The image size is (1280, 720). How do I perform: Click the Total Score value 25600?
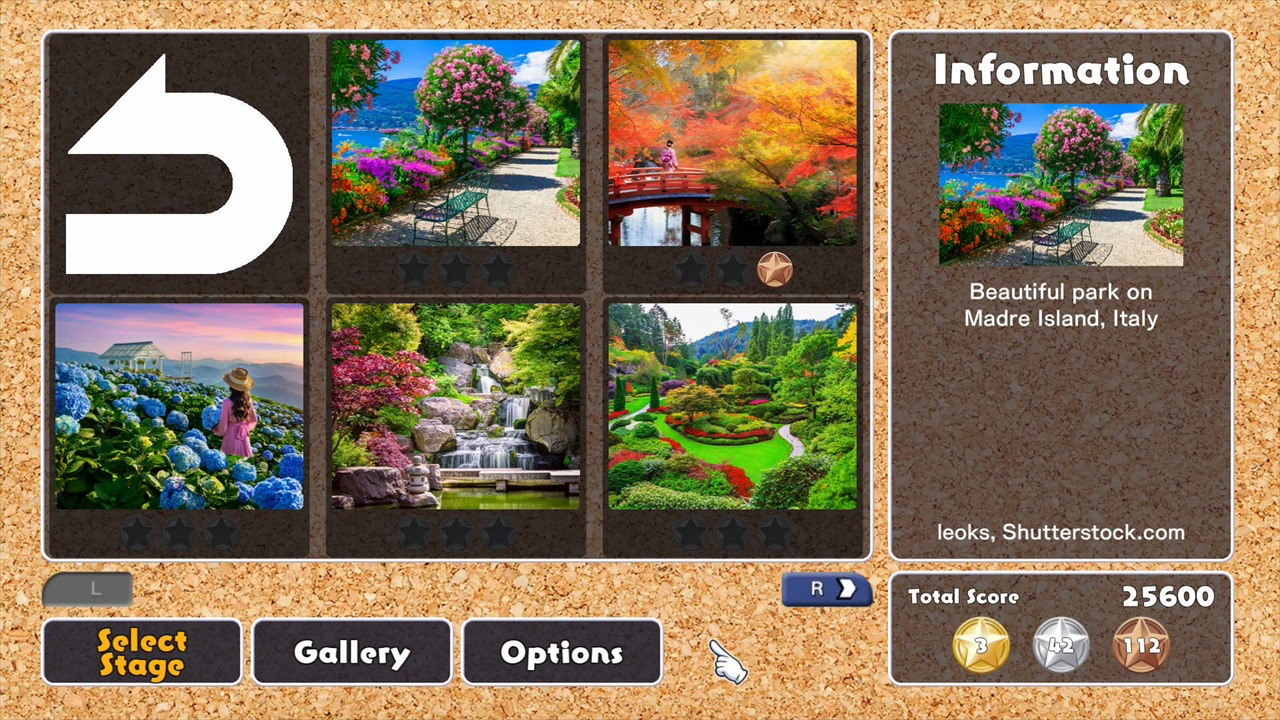click(x=1167, y=596)
